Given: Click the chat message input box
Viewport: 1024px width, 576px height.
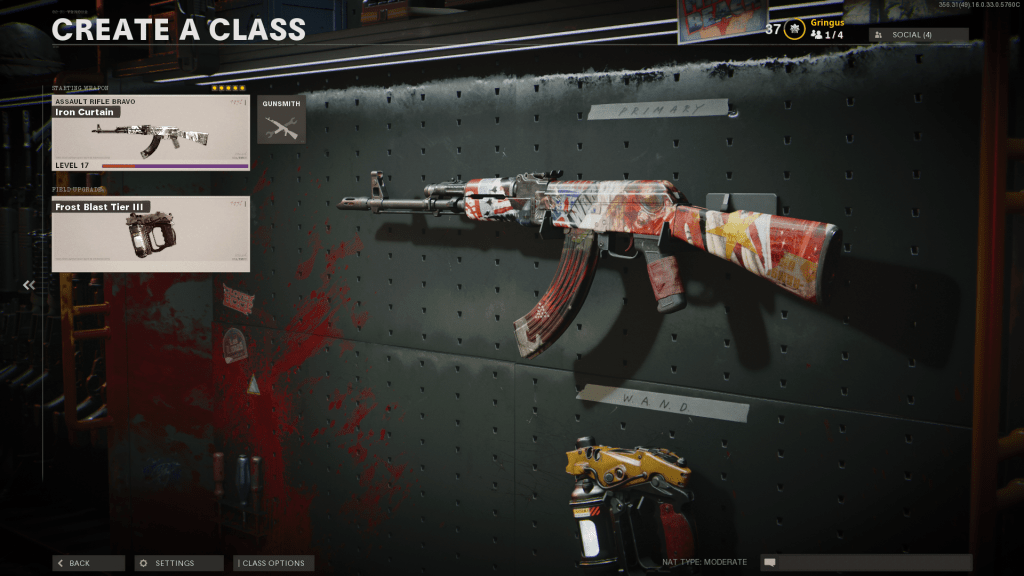Looking at the screenshot, I should pos(866,563).
